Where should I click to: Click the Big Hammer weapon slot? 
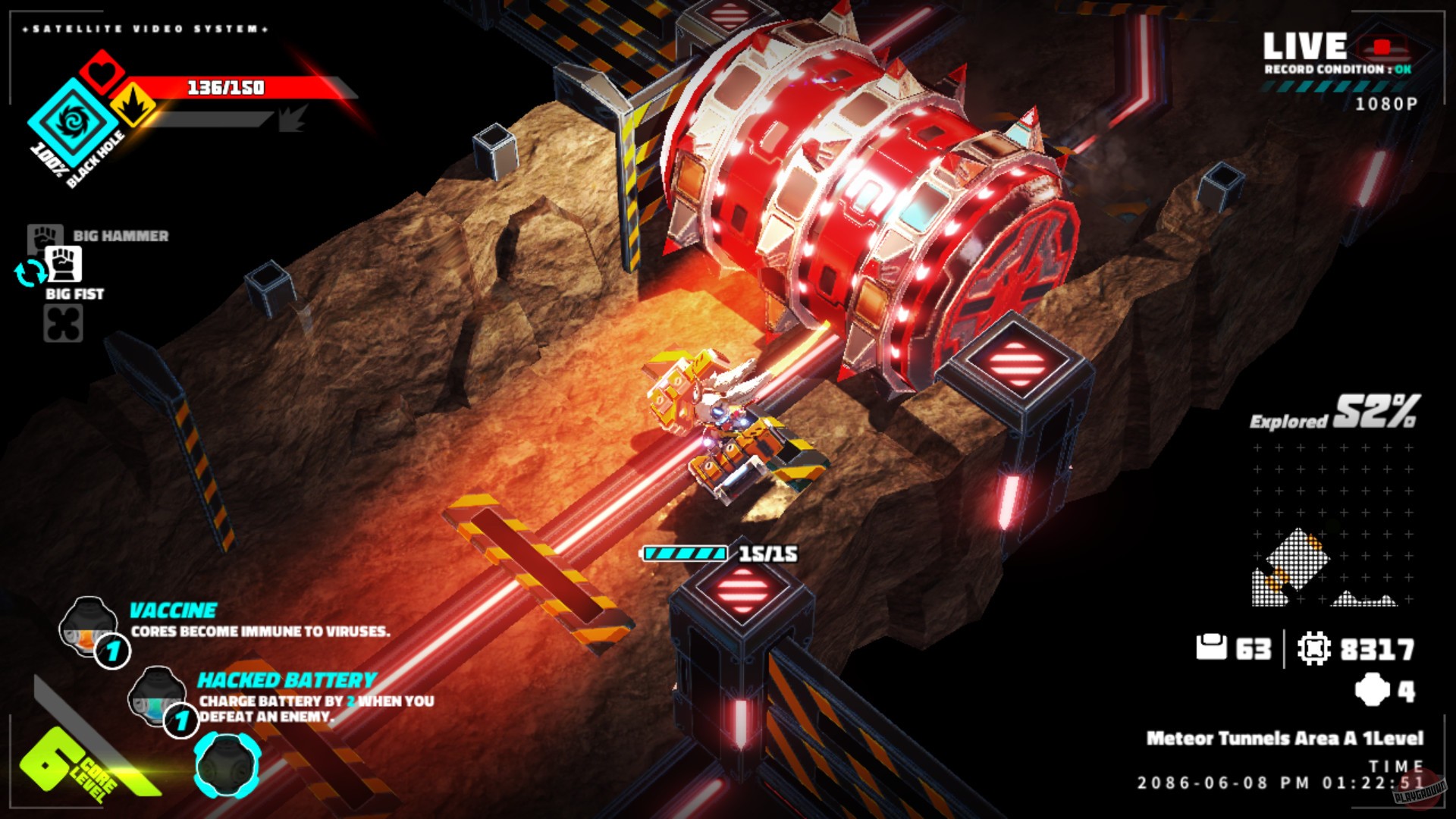click(44, 235)
